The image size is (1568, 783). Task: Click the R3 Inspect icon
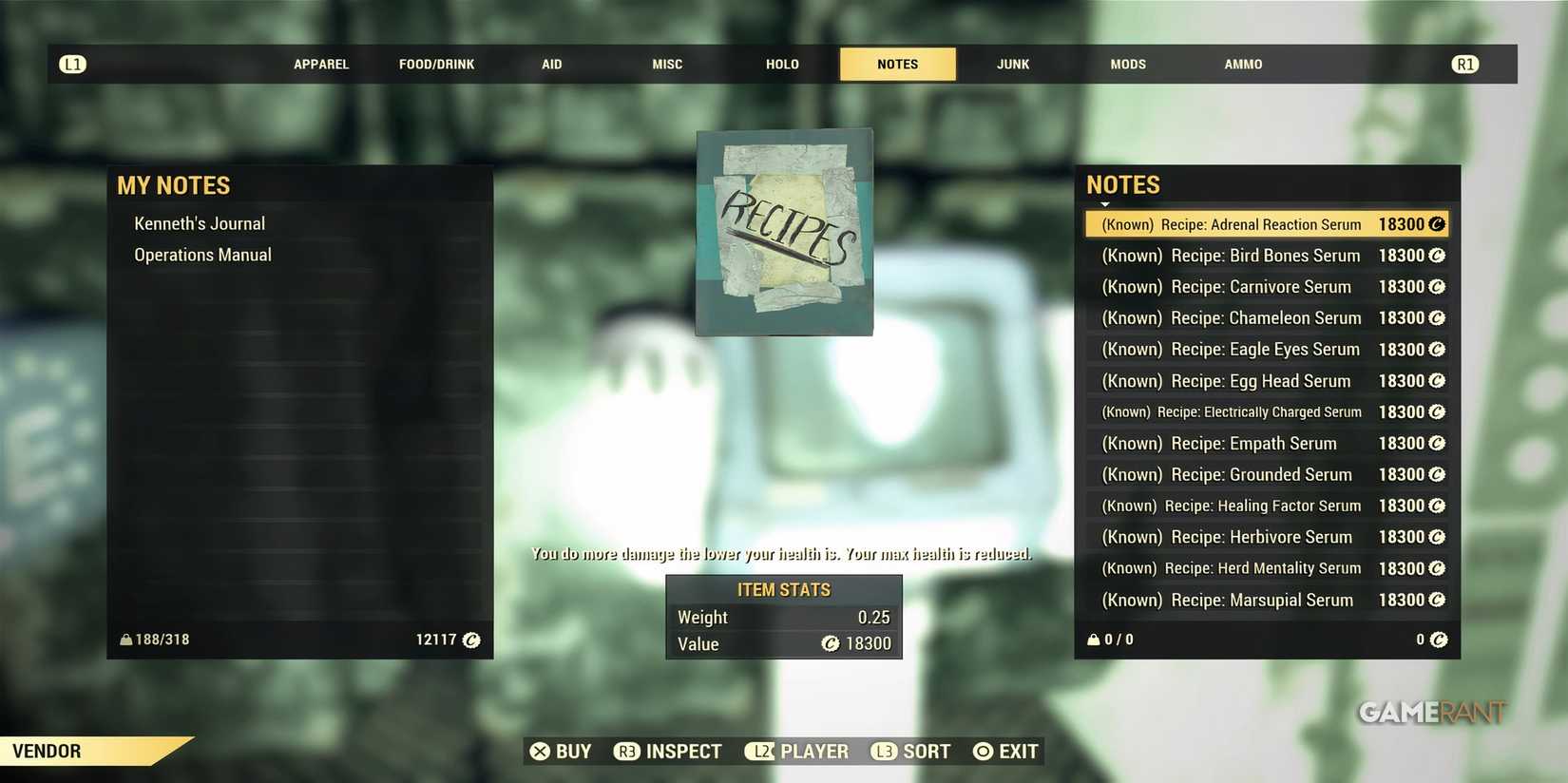(x=626, y=751)
